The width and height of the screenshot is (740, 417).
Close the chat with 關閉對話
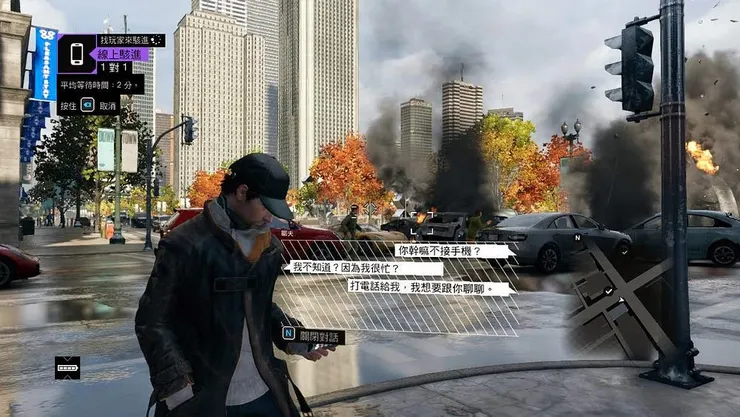[x=313, y=336]
